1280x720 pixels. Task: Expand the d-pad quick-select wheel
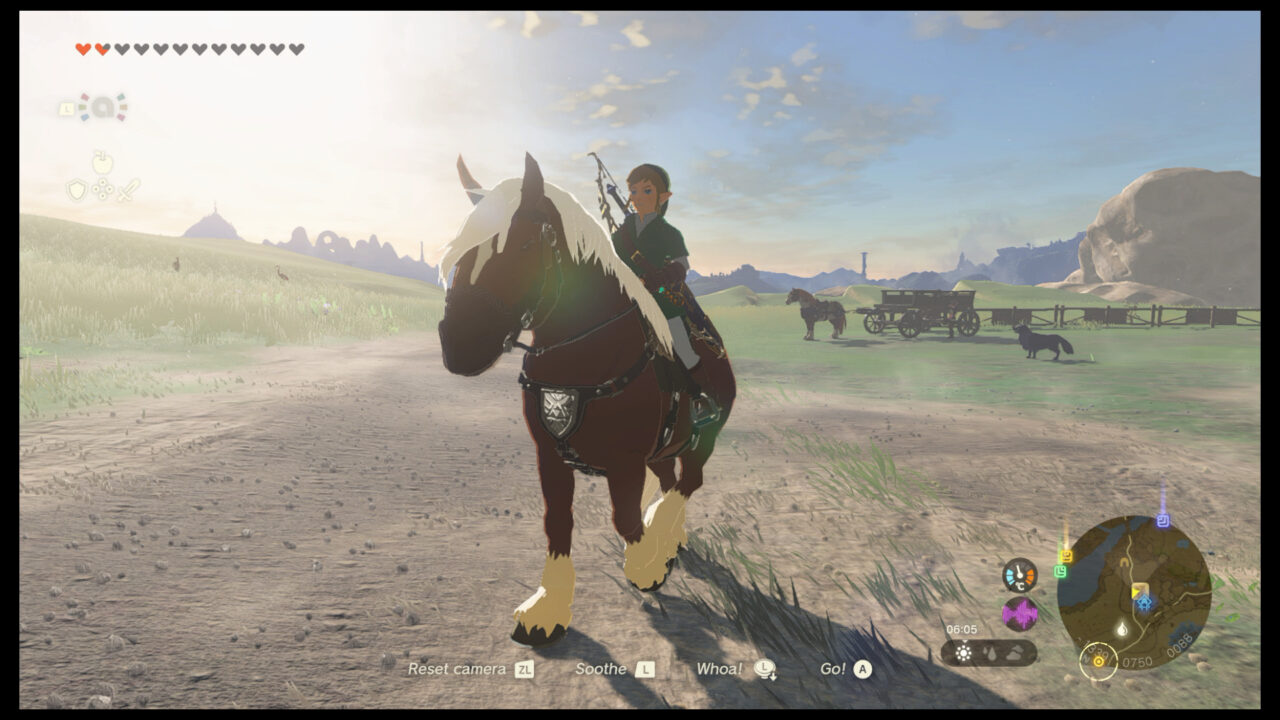pyautogui.click(x=103, y=189)
